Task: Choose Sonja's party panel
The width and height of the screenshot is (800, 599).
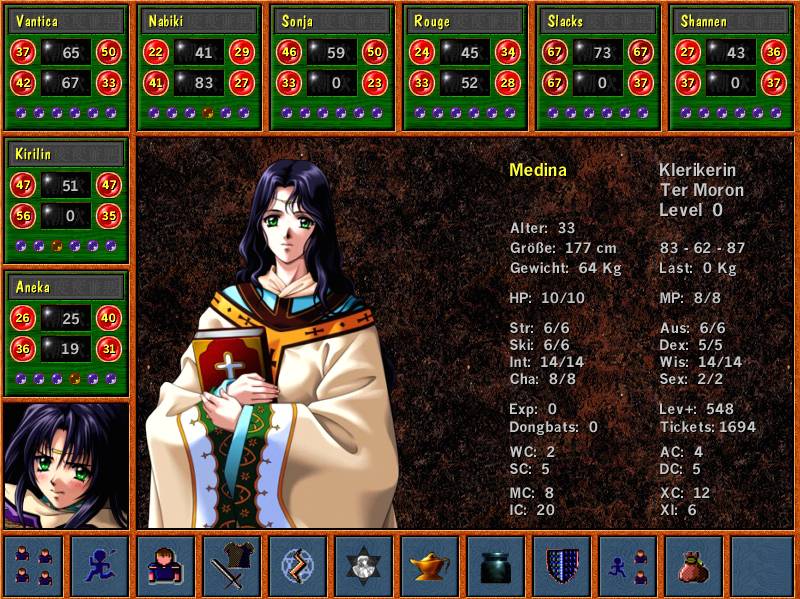Action: coord(332,67)
